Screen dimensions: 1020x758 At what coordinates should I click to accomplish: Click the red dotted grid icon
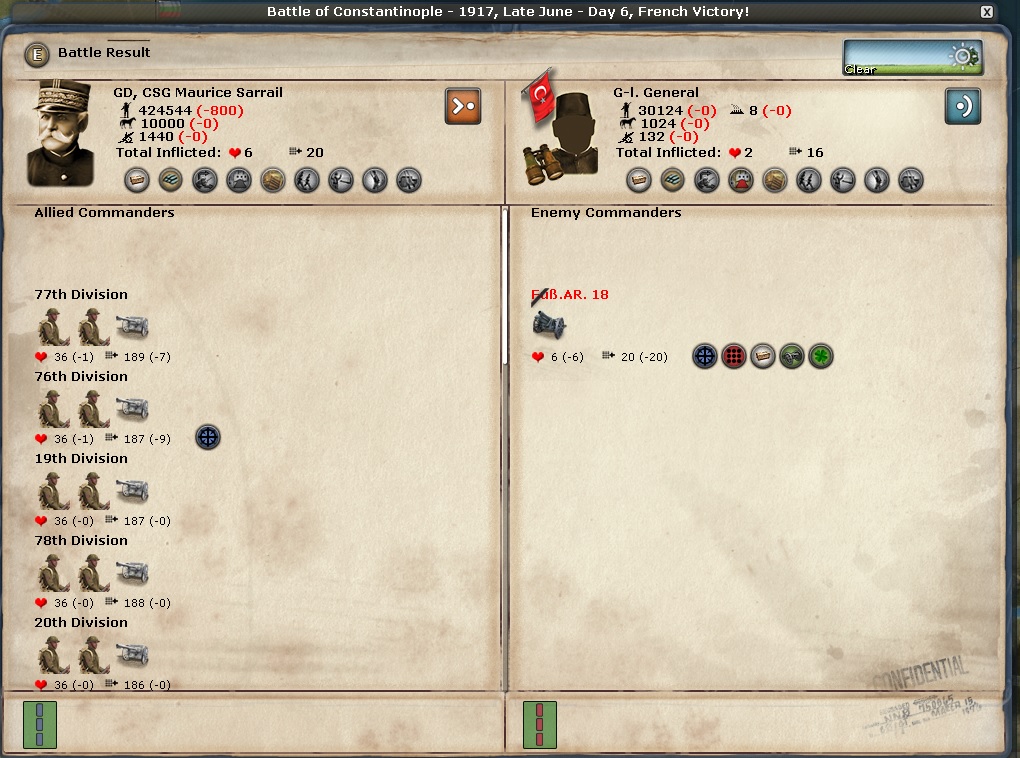click(734, 356)
